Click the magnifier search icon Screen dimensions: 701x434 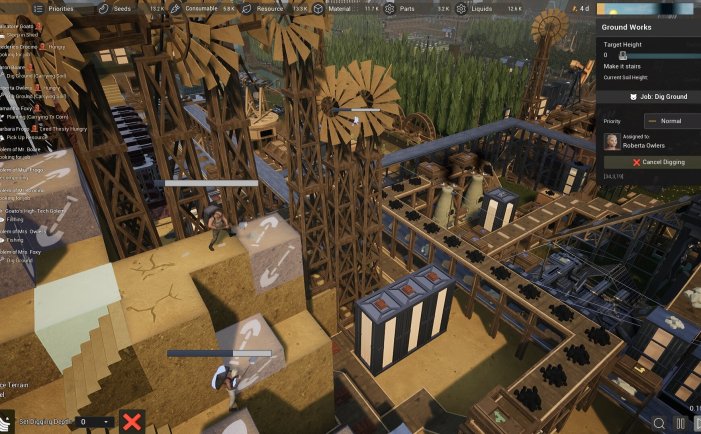click(659, 424)
